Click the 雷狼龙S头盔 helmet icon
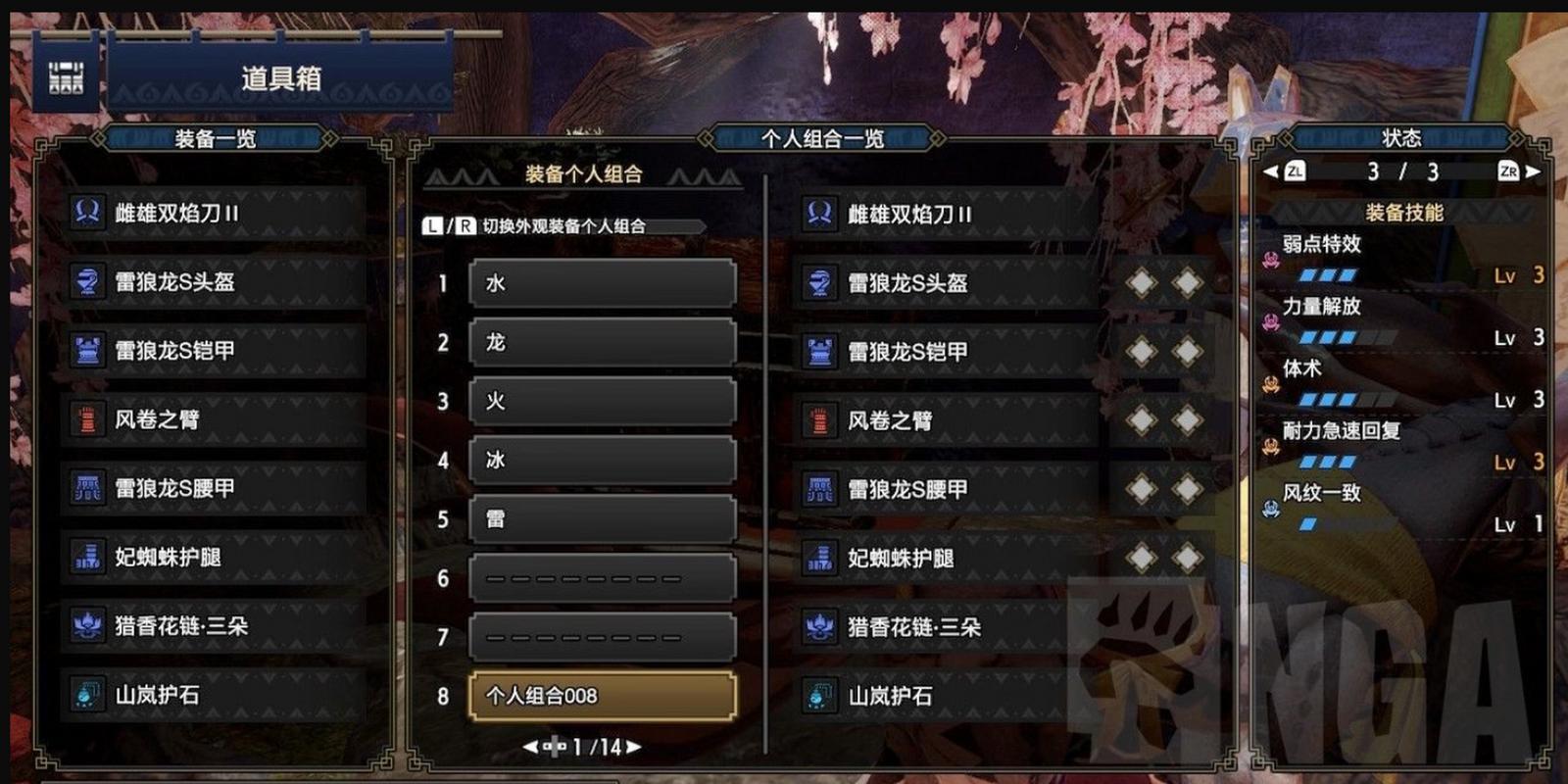Viewport: 1568px width, 784px height. 88,281
